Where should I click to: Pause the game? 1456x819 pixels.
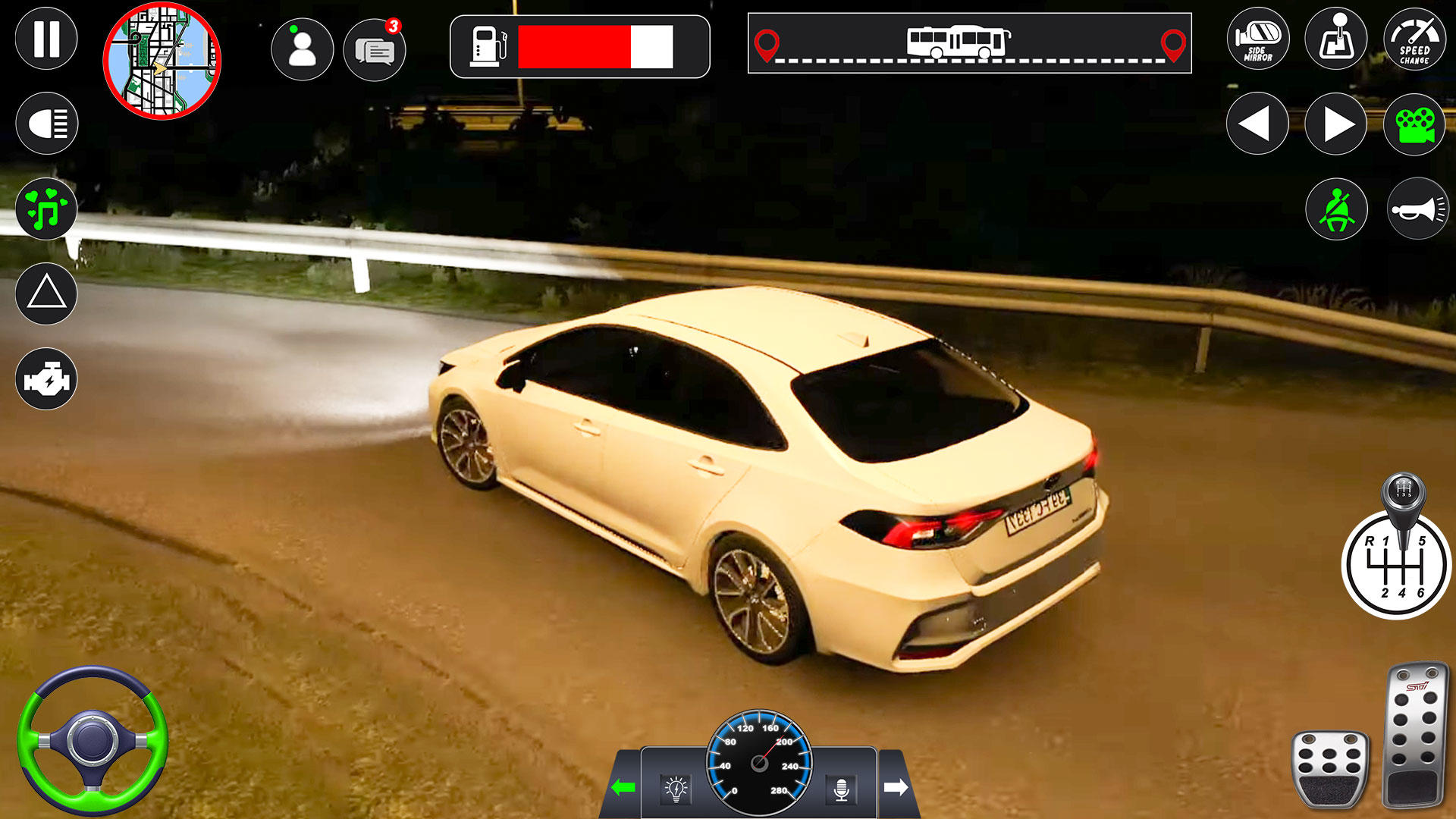click(x=46, y=37)
